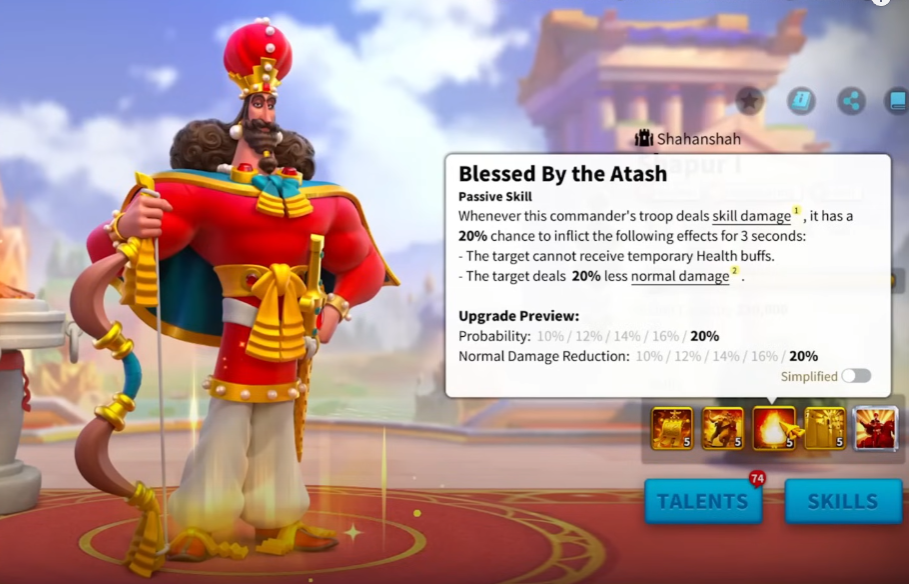Open the Skills screen
This screenshot has height=584, width=909.
click(x=843, y=501)
